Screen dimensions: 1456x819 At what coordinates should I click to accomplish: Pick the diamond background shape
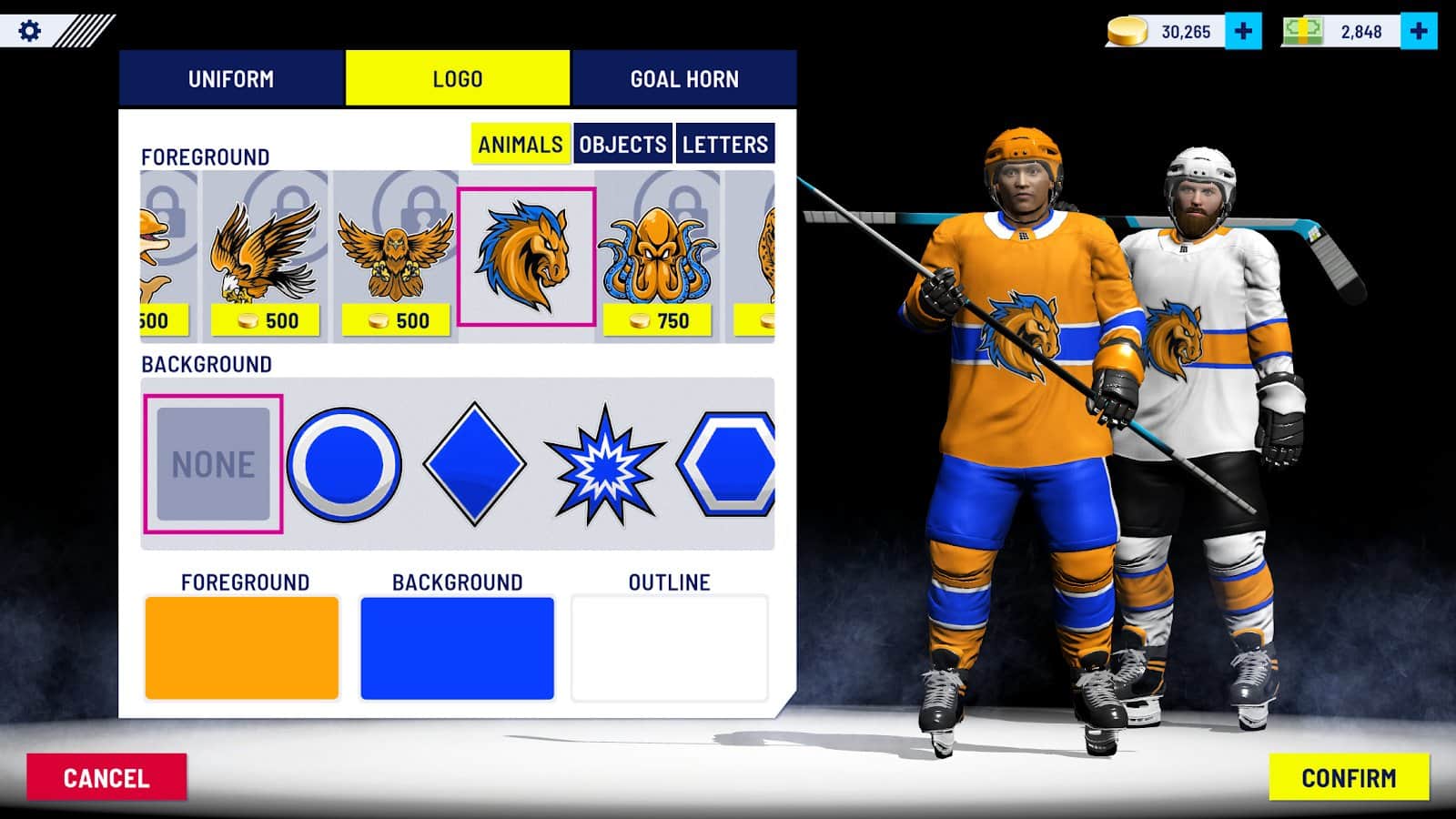pyautogui.click(x=474, y=464)
